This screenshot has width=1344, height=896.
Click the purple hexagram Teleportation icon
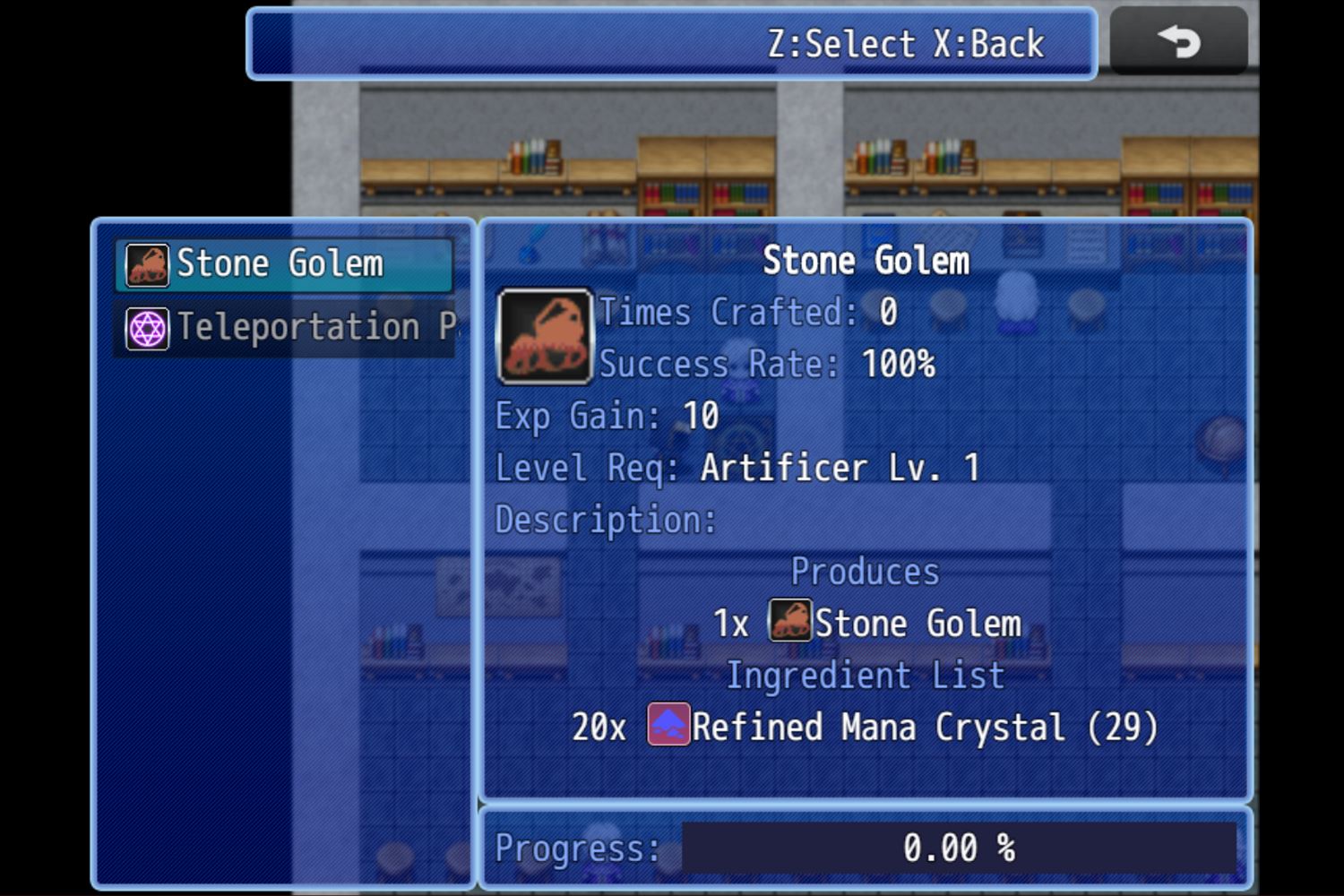(x=145, y=328)
